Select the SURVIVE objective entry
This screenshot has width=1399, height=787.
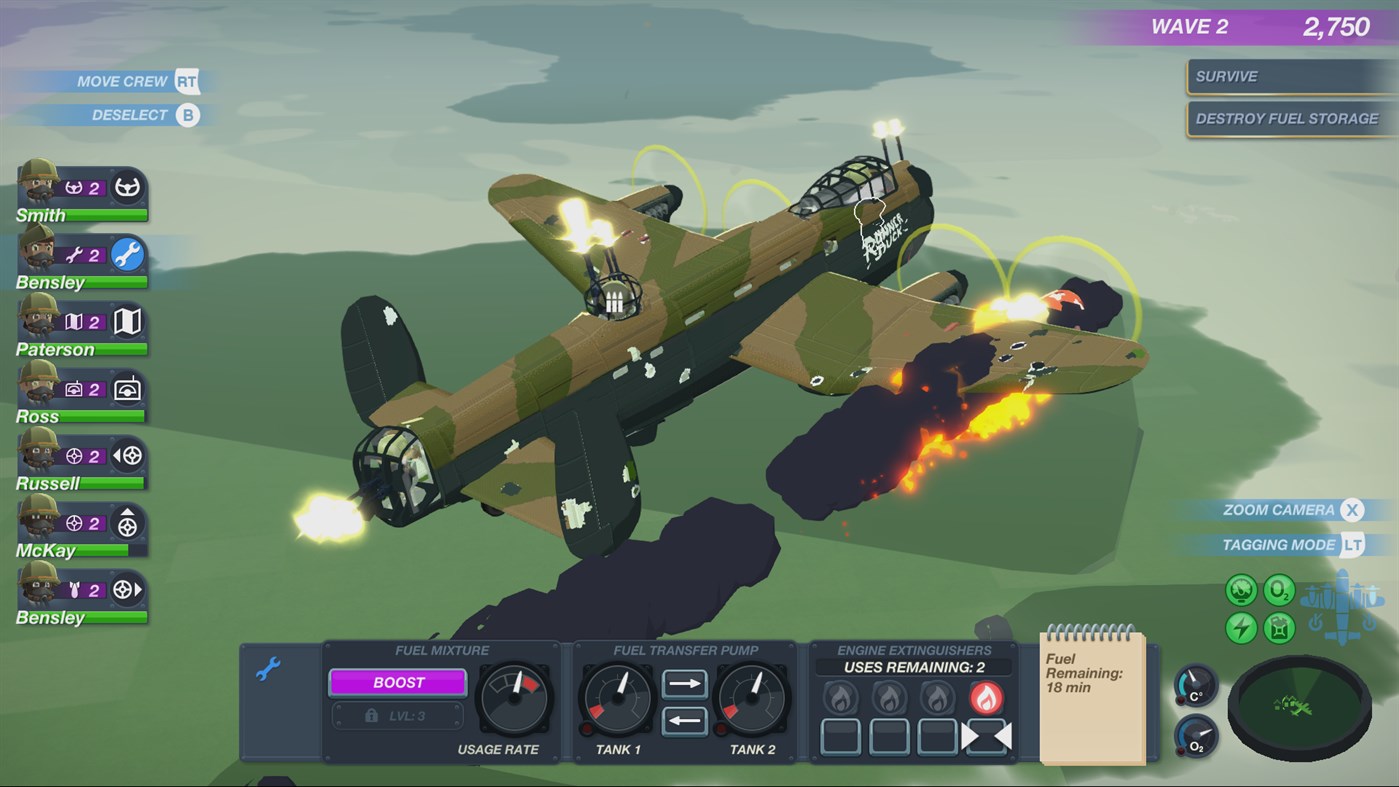click(x=1290, y=76)
